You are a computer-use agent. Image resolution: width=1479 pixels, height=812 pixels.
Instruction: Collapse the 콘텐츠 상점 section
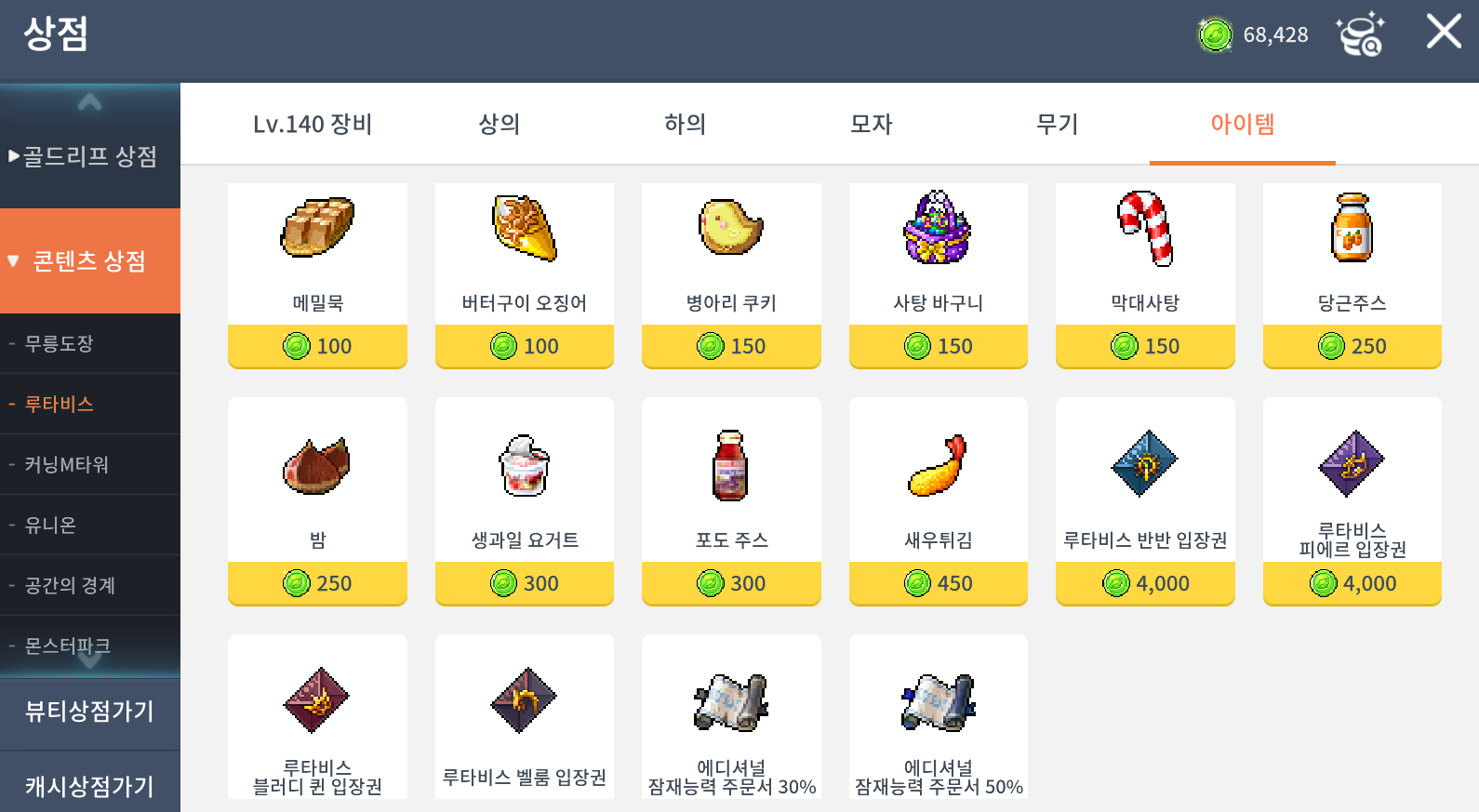pos(90,260)
